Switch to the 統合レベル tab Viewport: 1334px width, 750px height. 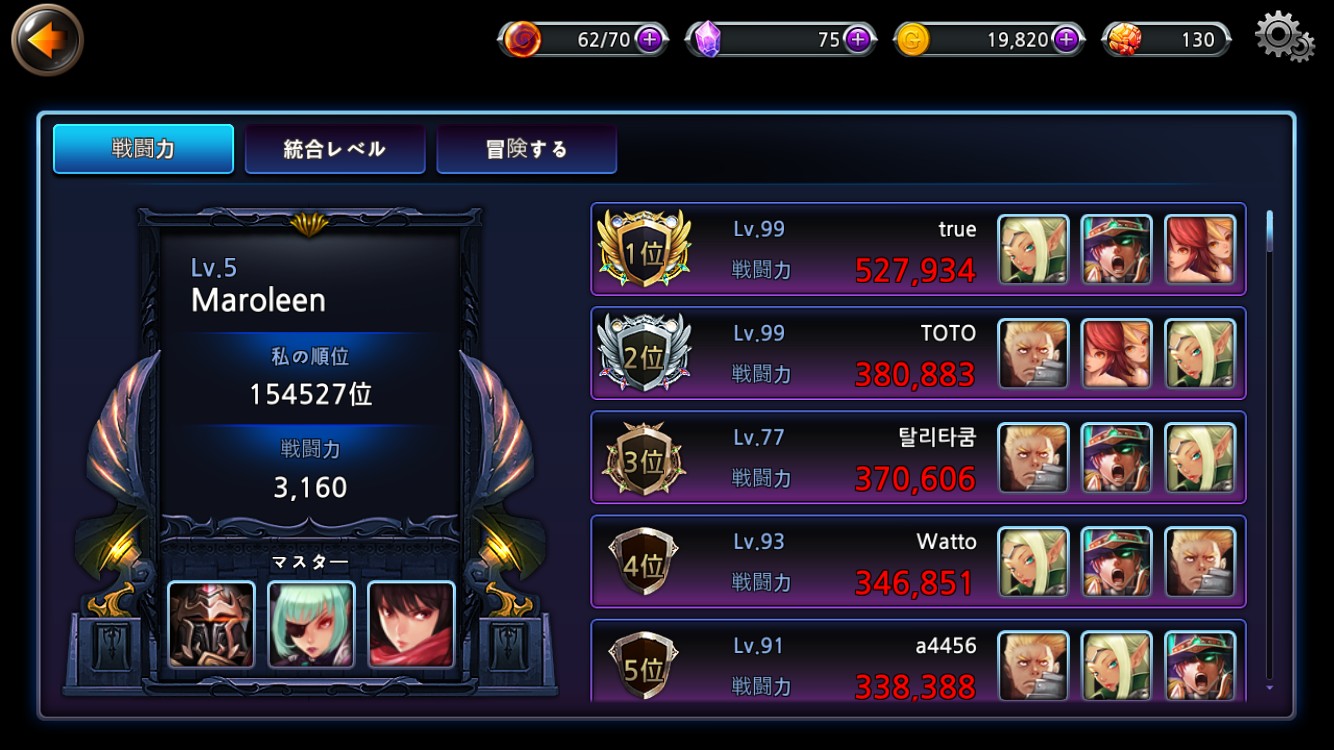click(335, 149)
